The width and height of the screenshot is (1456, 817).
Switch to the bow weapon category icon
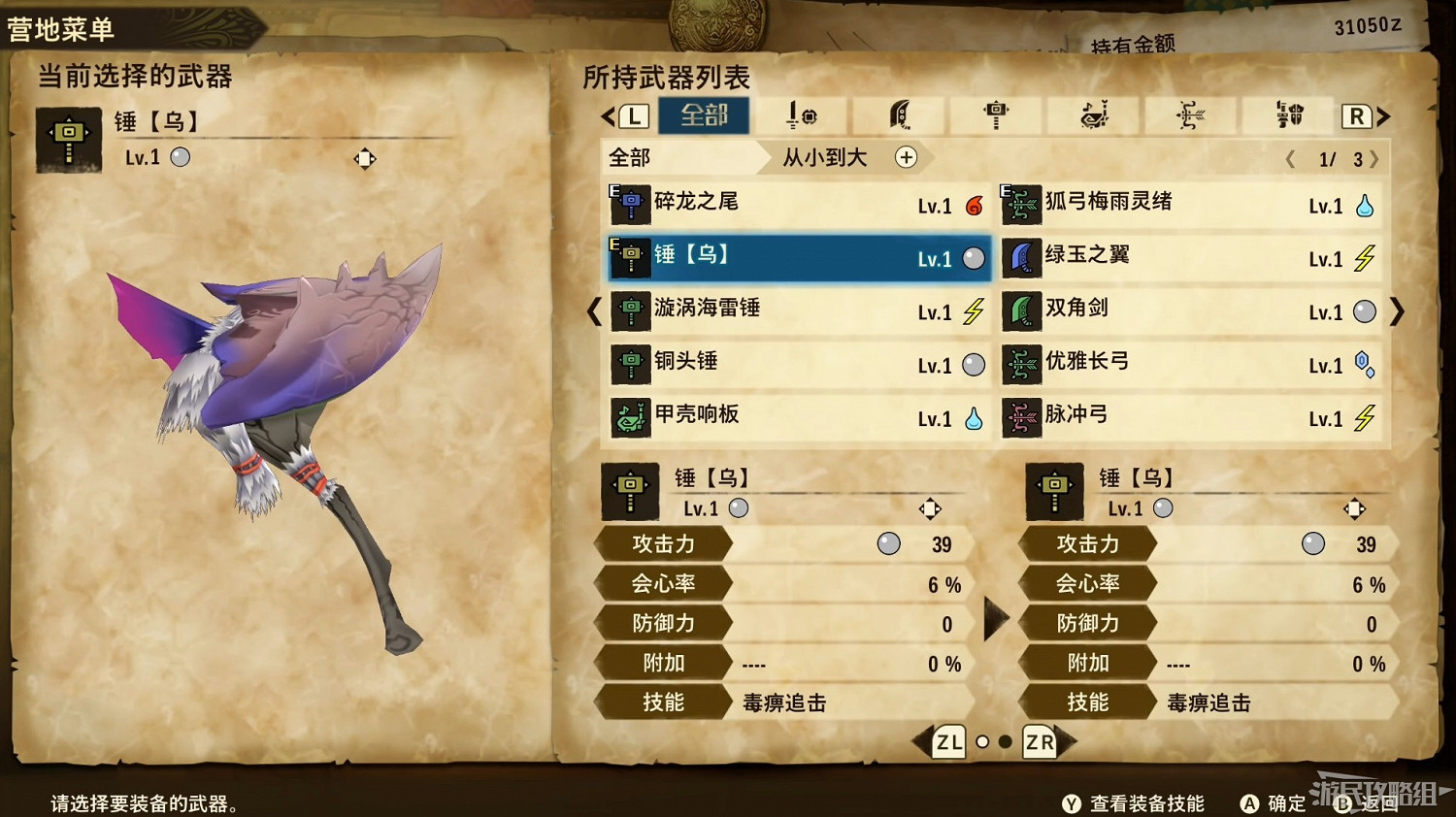(1189, 115)
